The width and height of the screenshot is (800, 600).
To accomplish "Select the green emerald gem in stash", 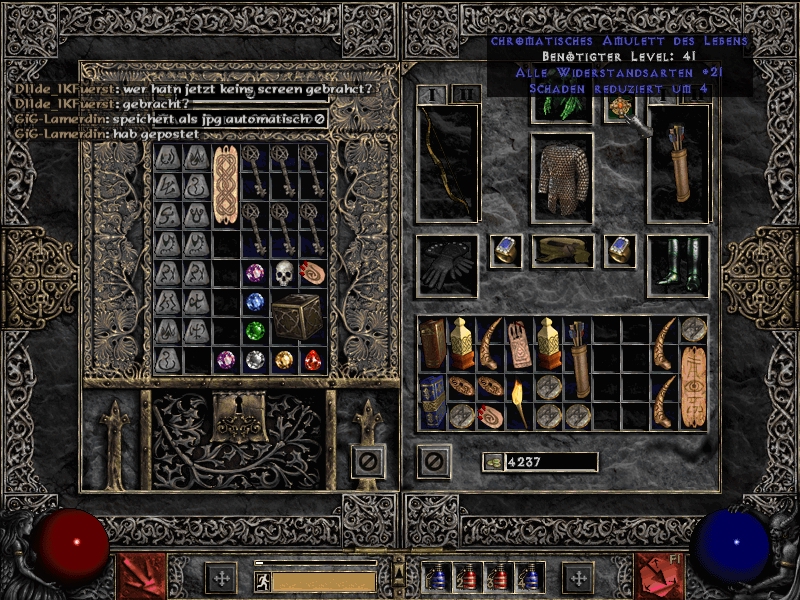I will click(257, 330).
